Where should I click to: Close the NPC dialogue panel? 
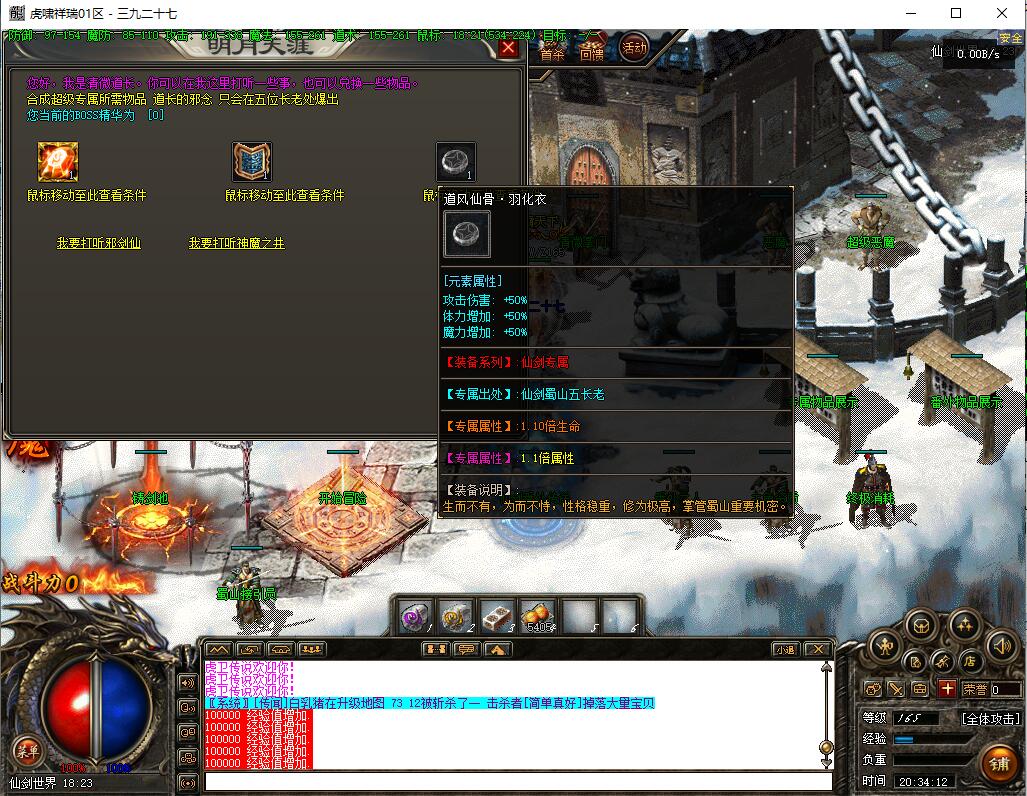[x=508, y=48]
